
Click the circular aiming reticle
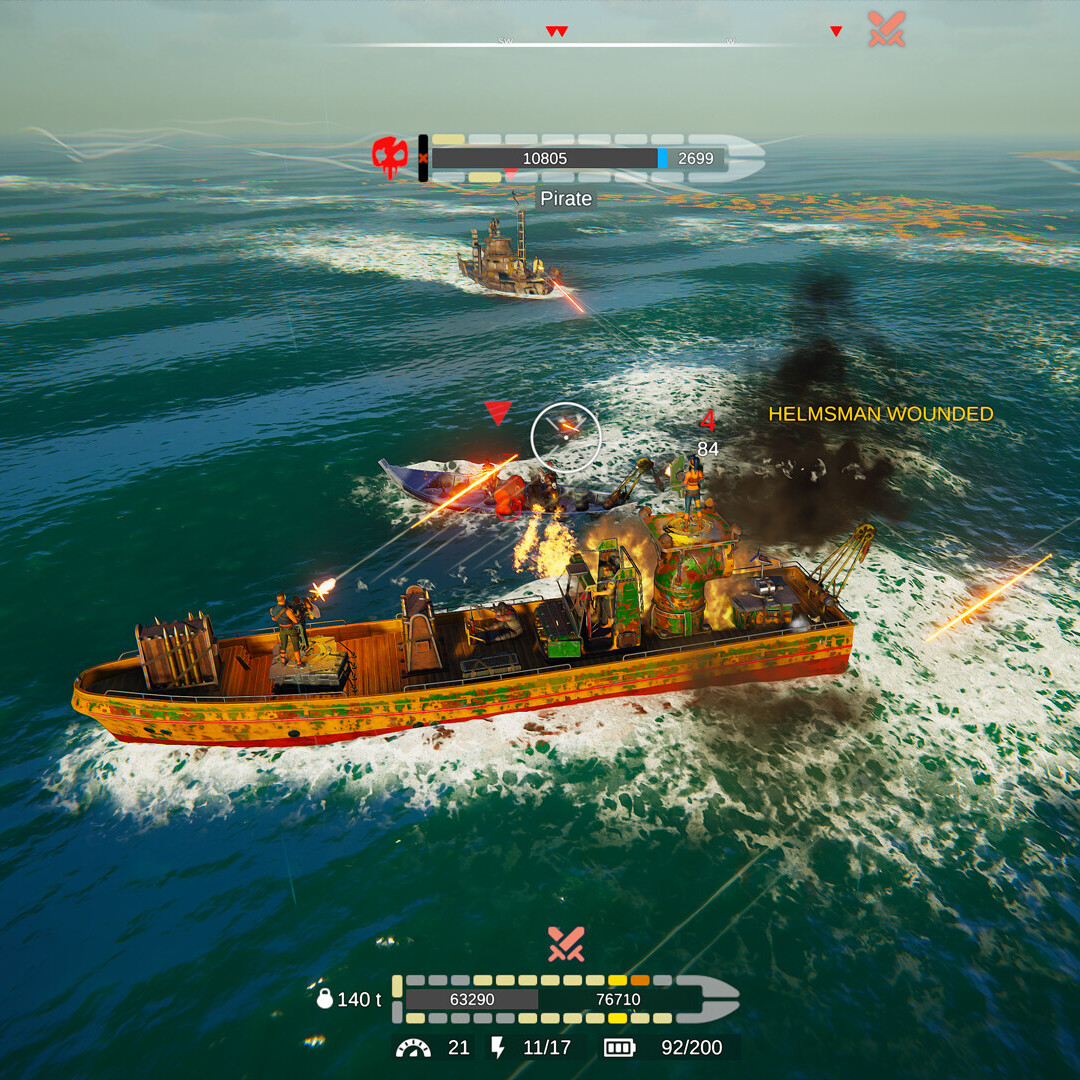point(566,436)
